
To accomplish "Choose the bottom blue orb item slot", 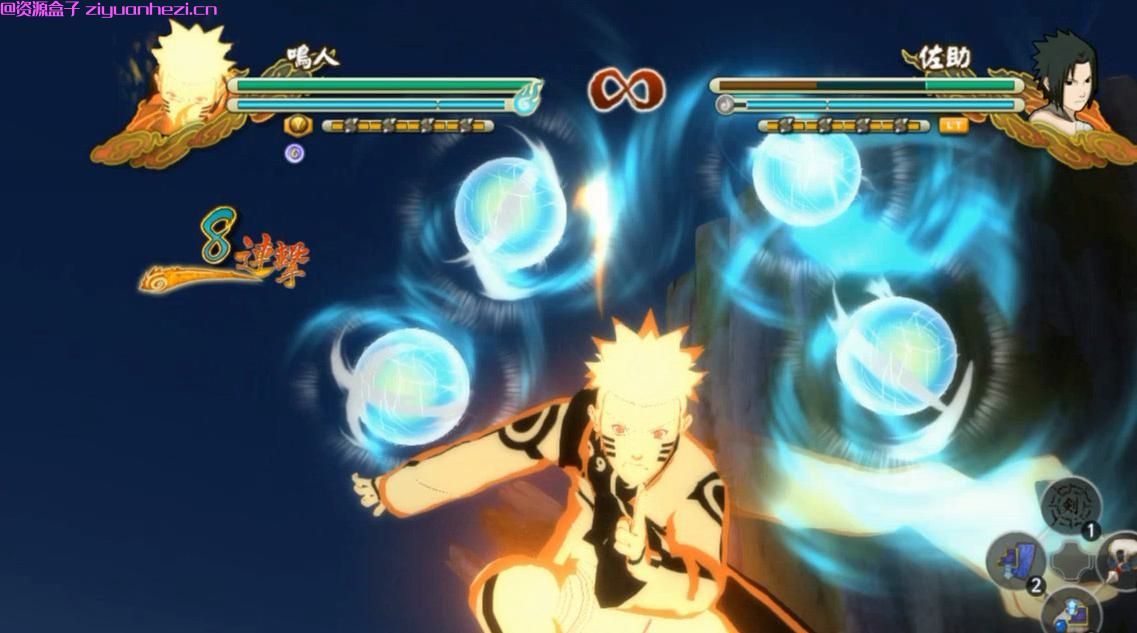I will (1069, 611).
